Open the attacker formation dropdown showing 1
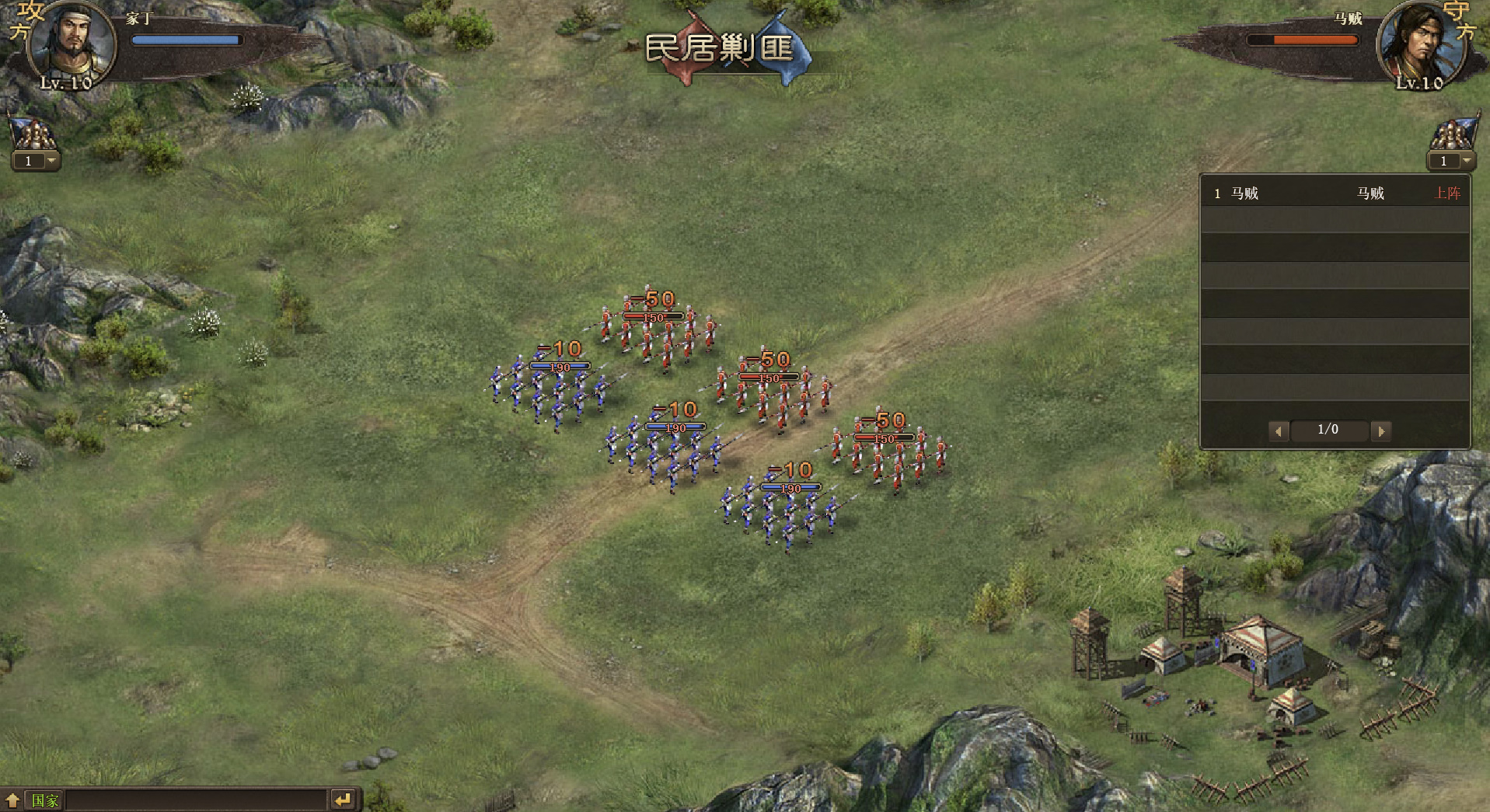Viewport: 1490px width, 812px height. 51,161
